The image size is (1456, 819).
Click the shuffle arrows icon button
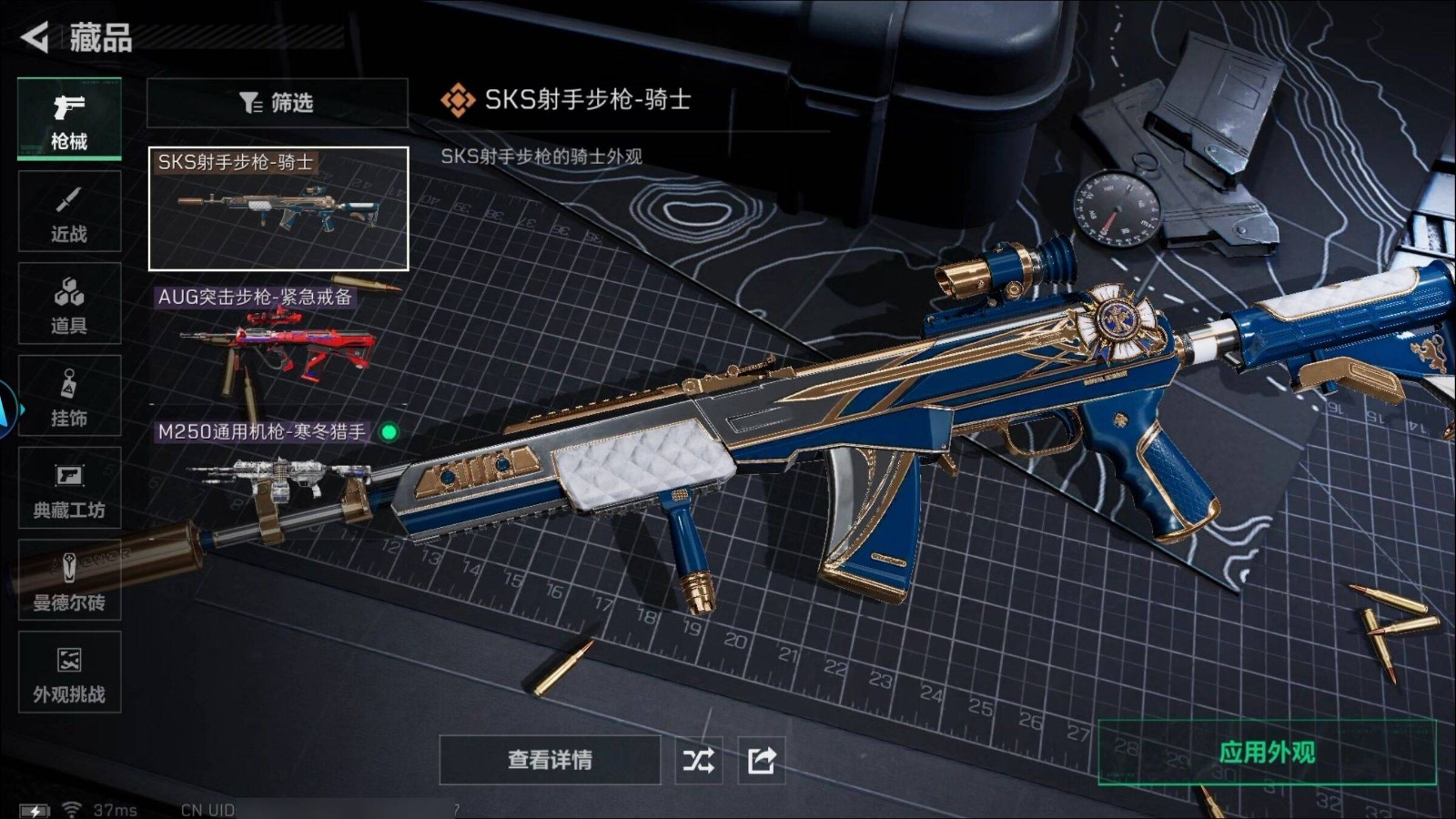[699, 760]
